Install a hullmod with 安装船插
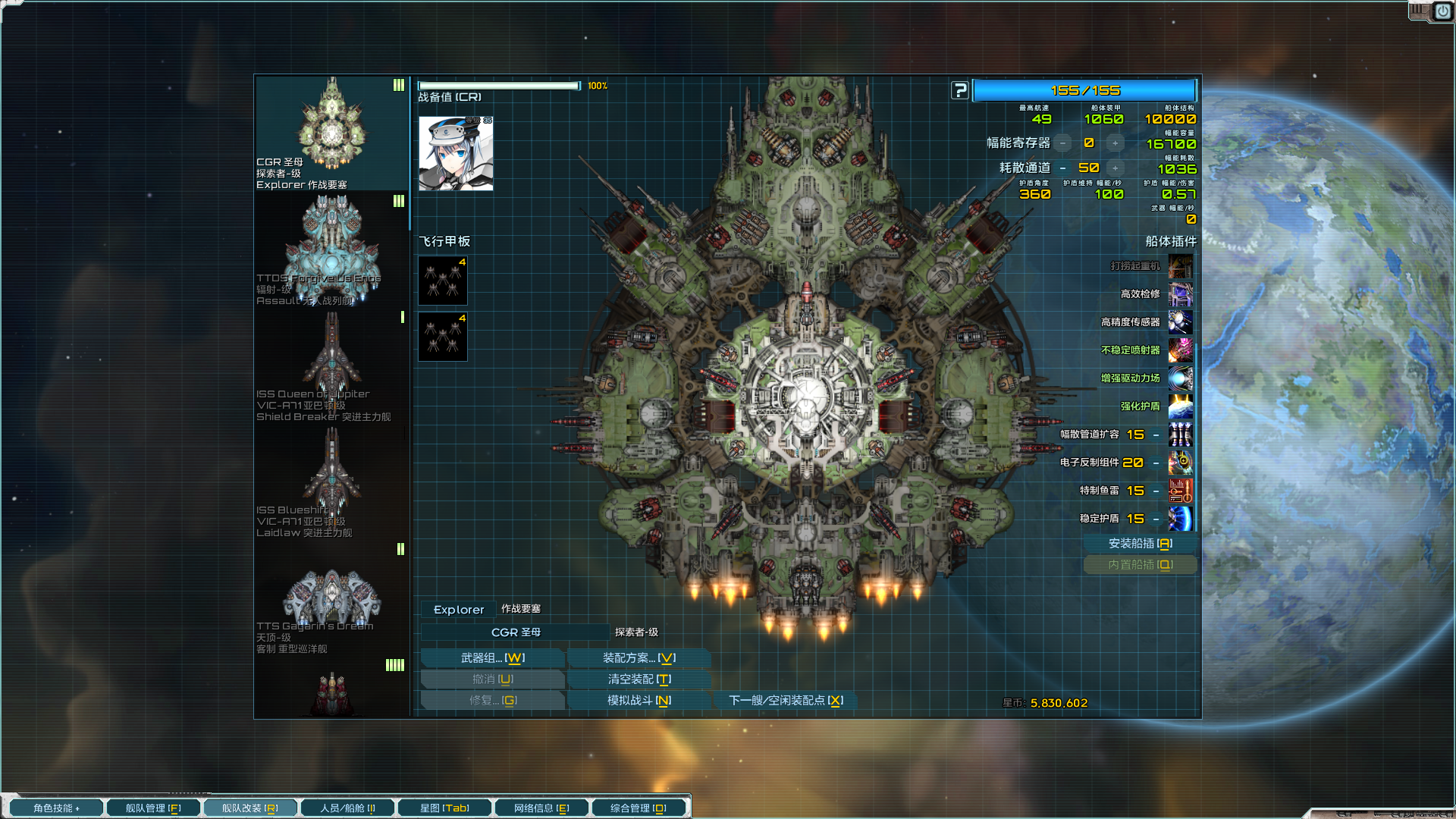The height and width of the screenshot is (819, 1456). click(1140, 543)
